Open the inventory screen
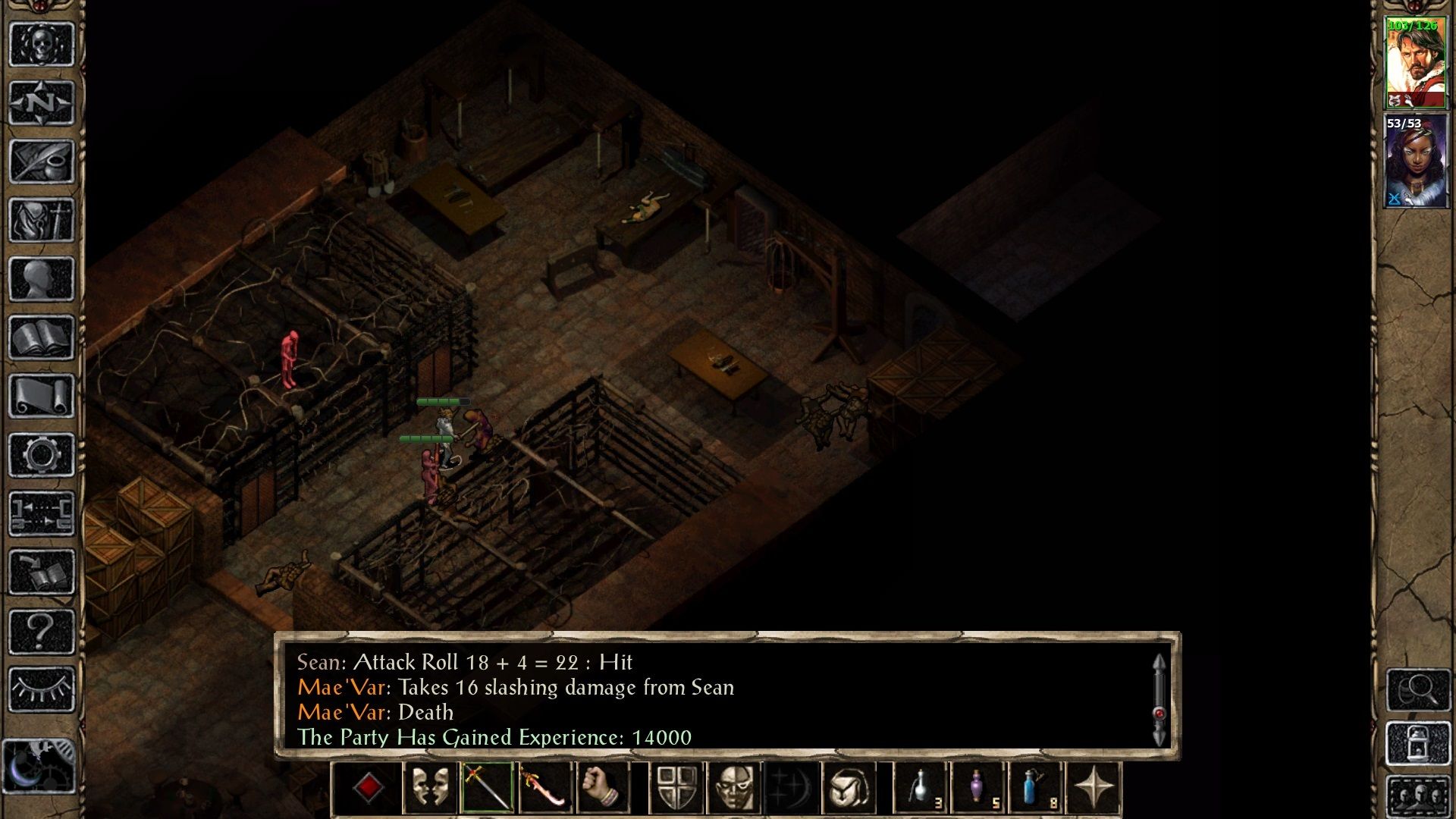 (42, 220)
